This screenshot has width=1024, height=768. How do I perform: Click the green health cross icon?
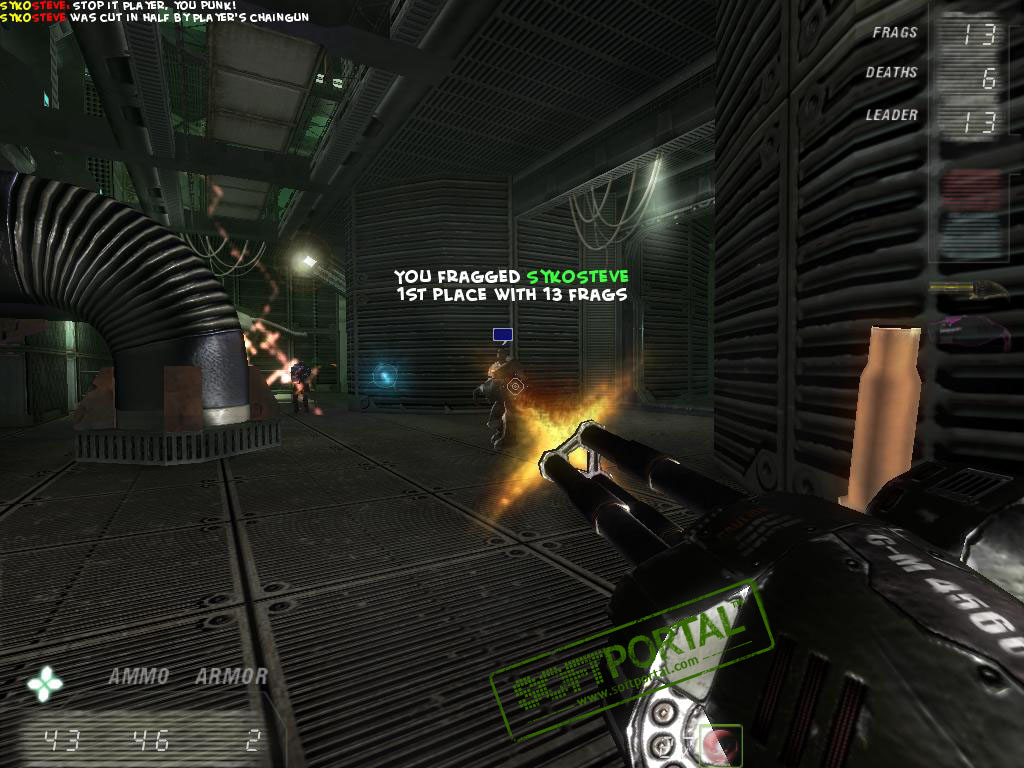coord(45,684)
